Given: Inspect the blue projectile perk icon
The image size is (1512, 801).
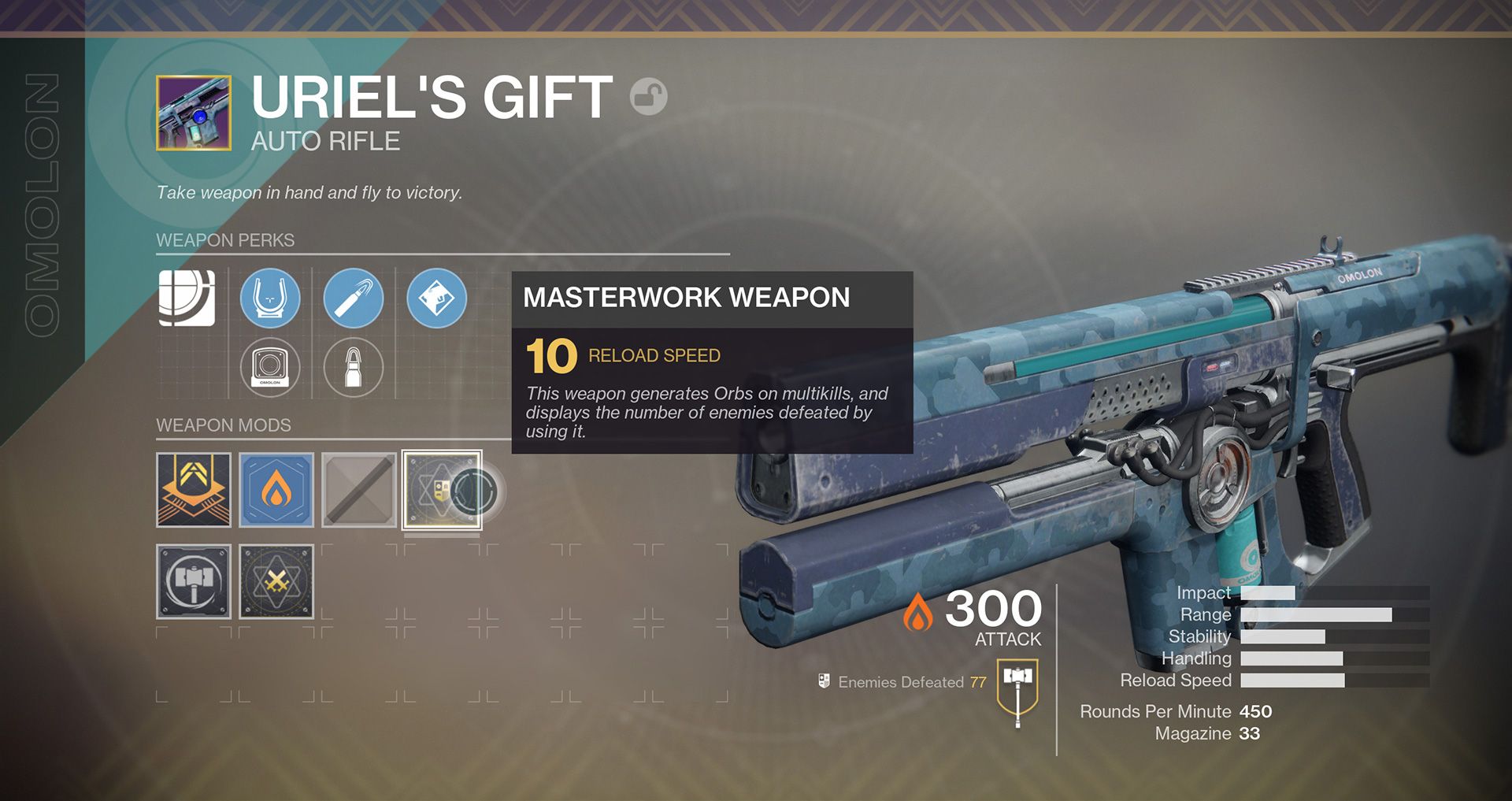Looking at the screenshot, I should pyautogui.click(x=354, y=298).
